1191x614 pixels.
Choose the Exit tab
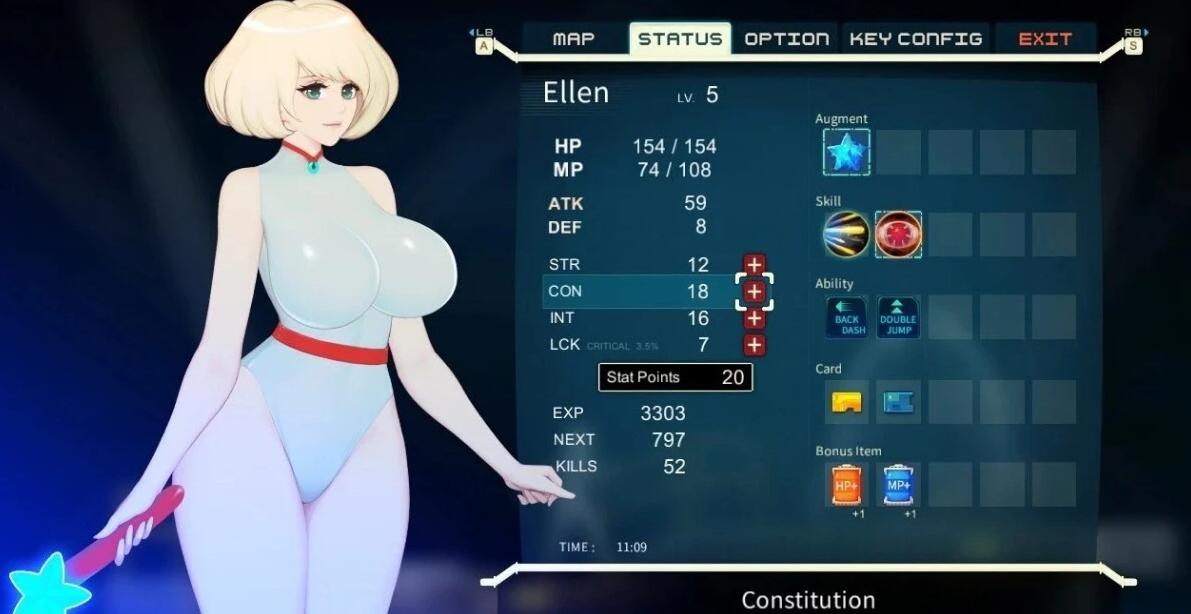[1045, 39]
